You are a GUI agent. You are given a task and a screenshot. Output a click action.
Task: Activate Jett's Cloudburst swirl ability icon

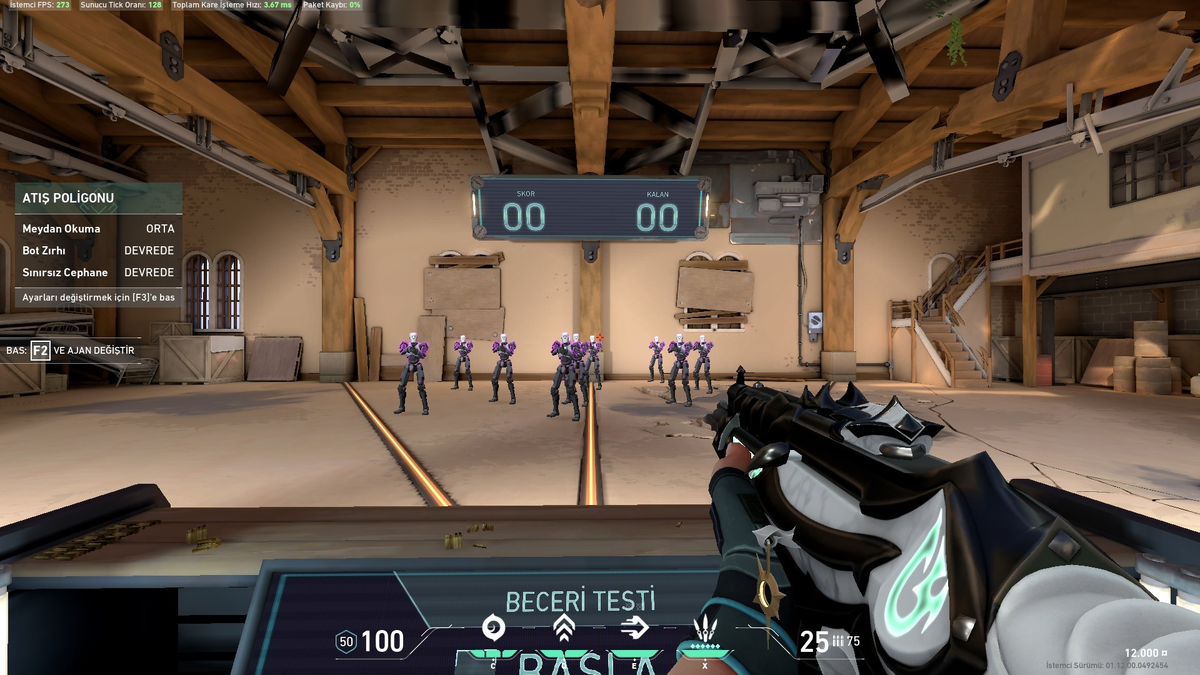coord(494,628)
